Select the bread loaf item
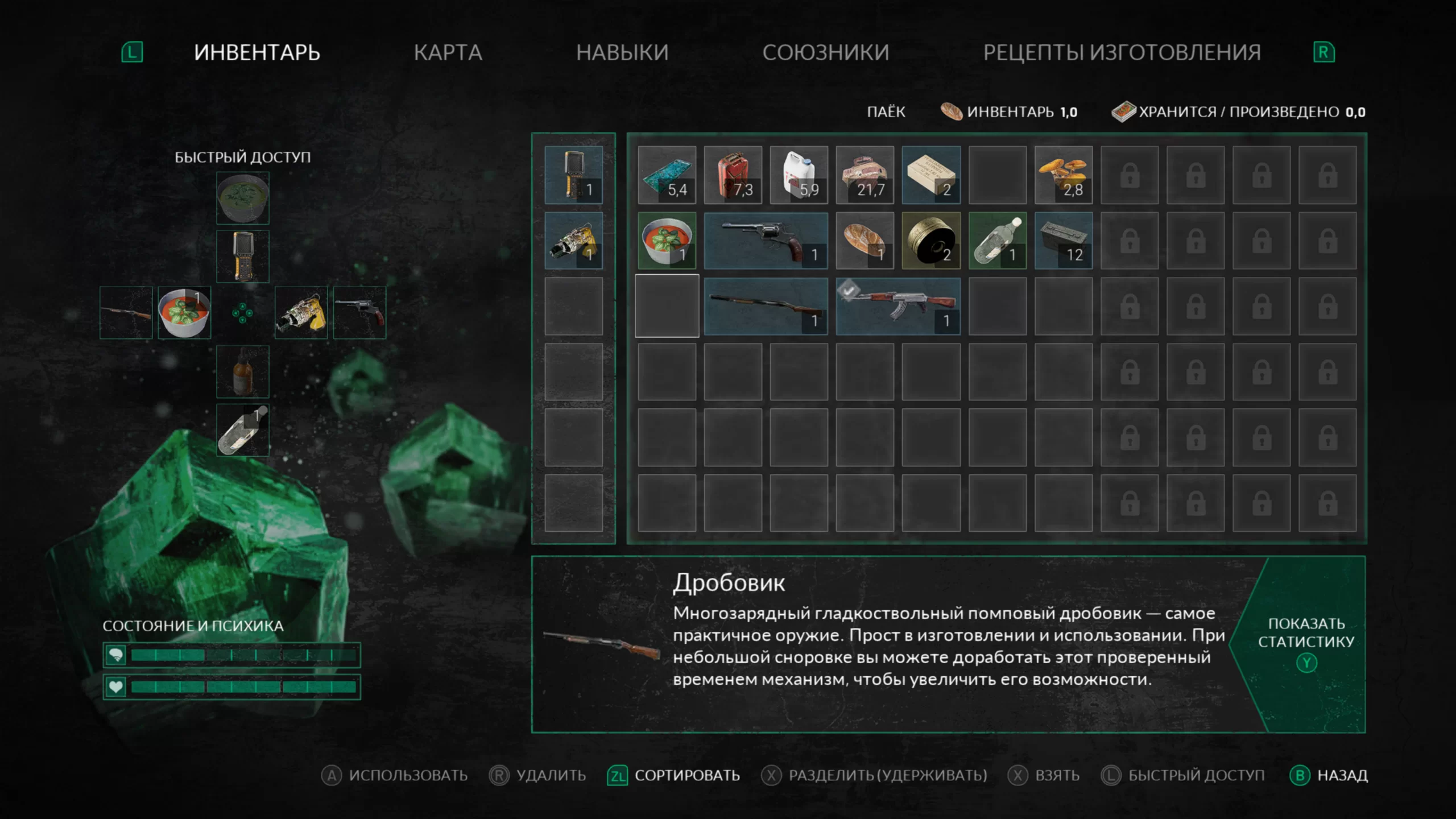 coord(864,241)
